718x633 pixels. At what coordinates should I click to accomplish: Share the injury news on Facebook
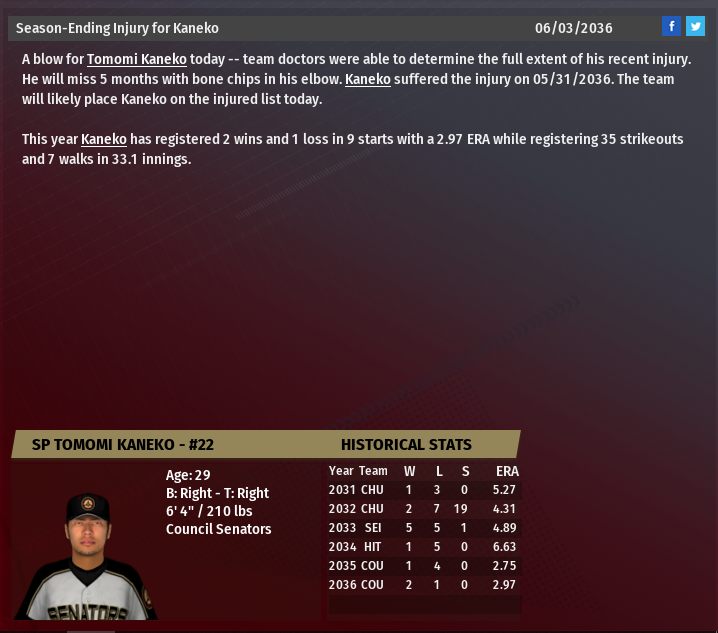point(672,27)
